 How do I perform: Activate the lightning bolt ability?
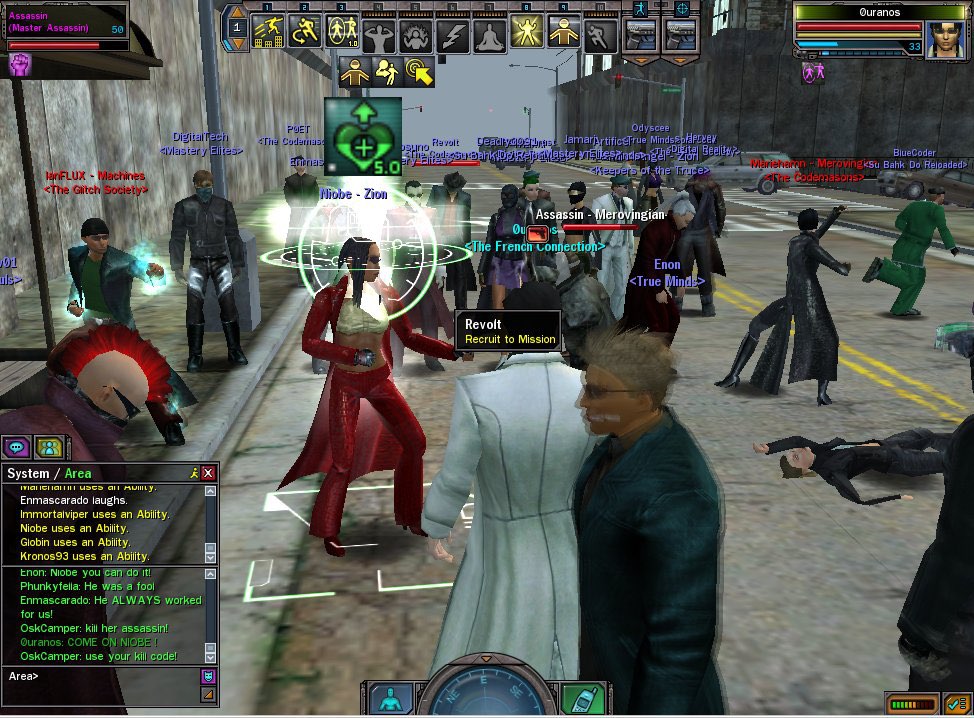[x=453, y=35]
